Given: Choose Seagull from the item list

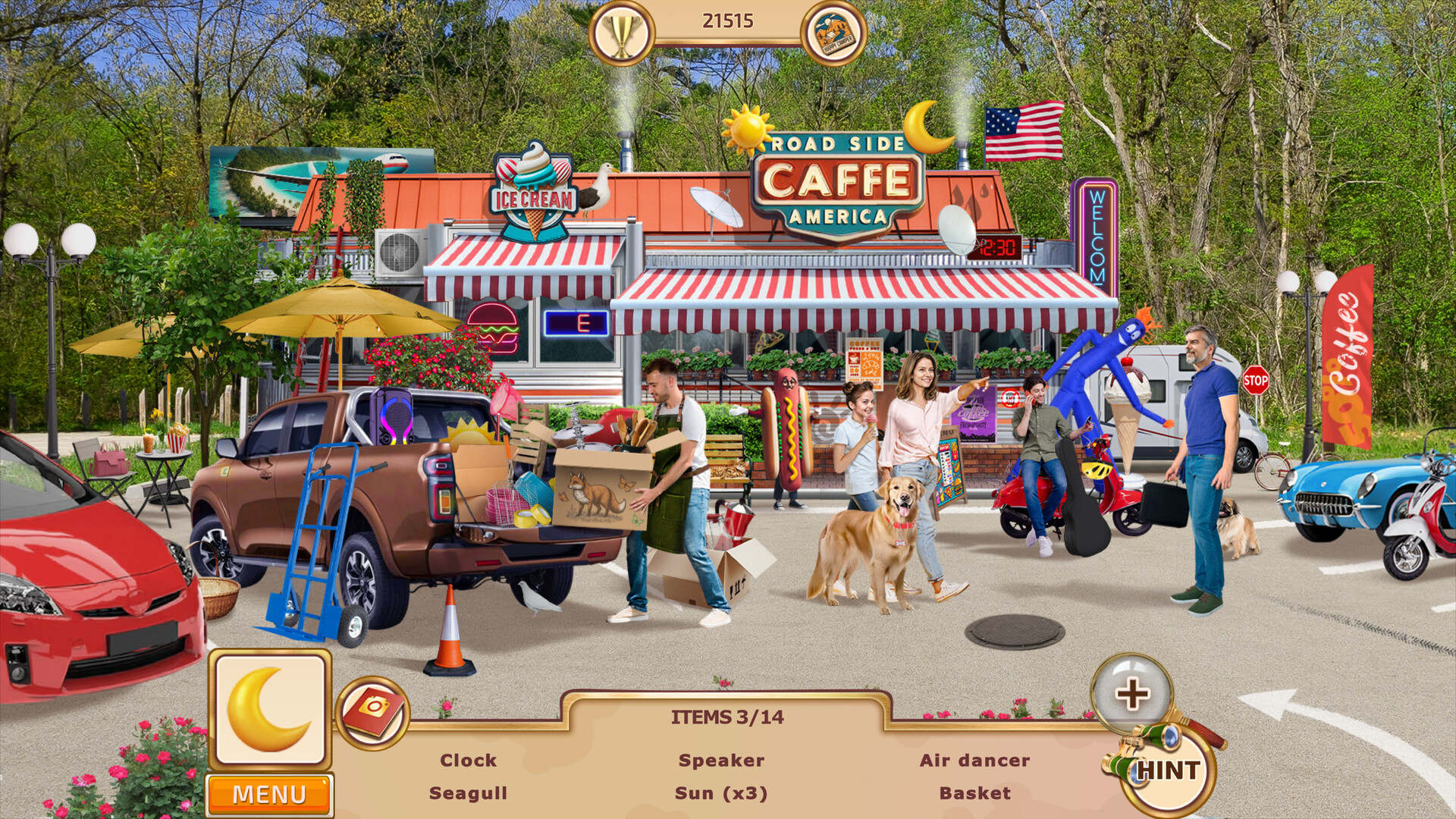Looking at the screenshot, I should pyautogui.click(x=468, y=793).
